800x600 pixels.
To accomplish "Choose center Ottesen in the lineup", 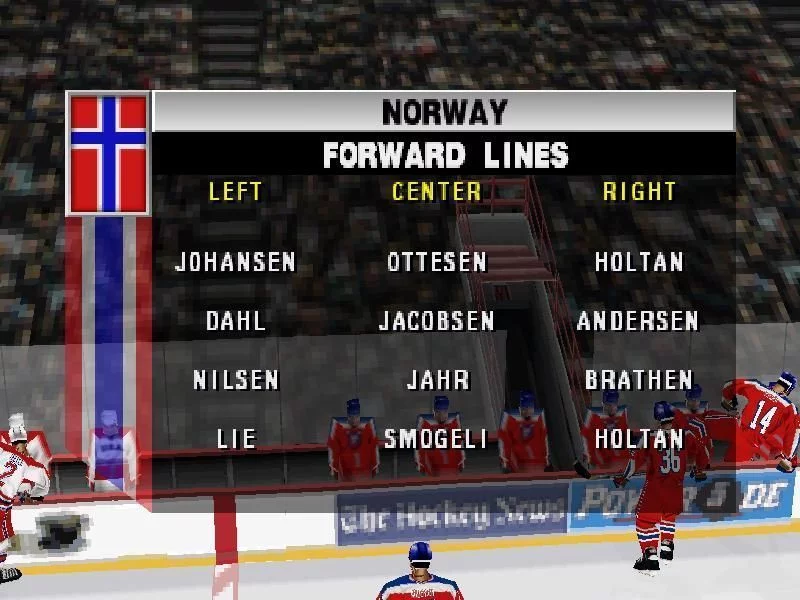I will [437, 262].
